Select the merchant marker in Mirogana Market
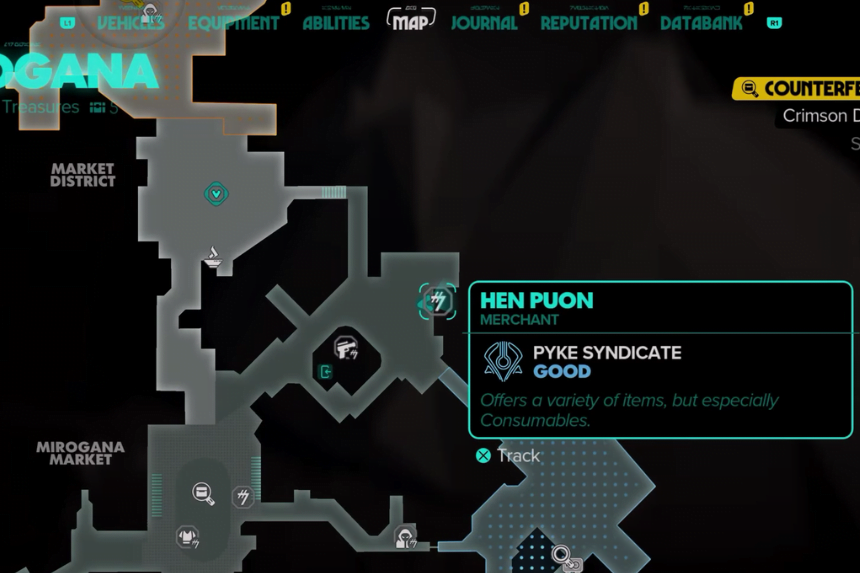The height and width of the screenshot is (573, 860). point(242,496)
